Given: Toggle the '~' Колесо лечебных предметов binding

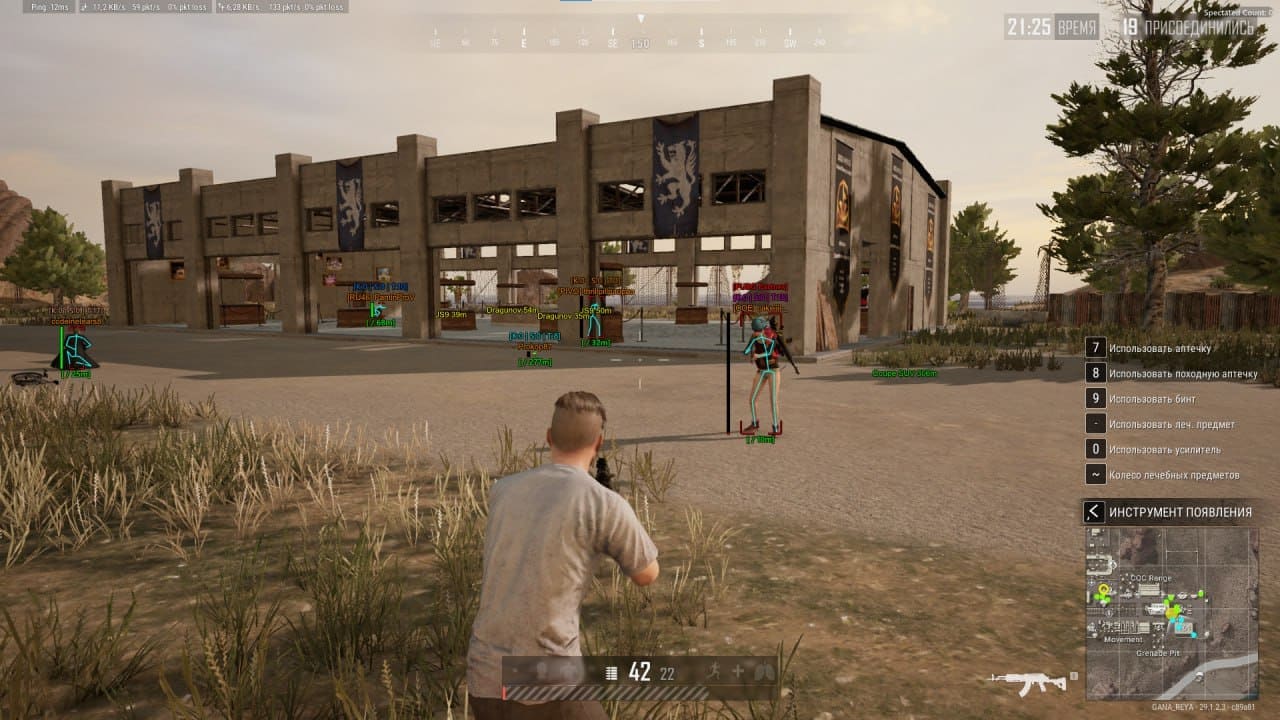Looking at the screenshot, I should [1096, 475].
